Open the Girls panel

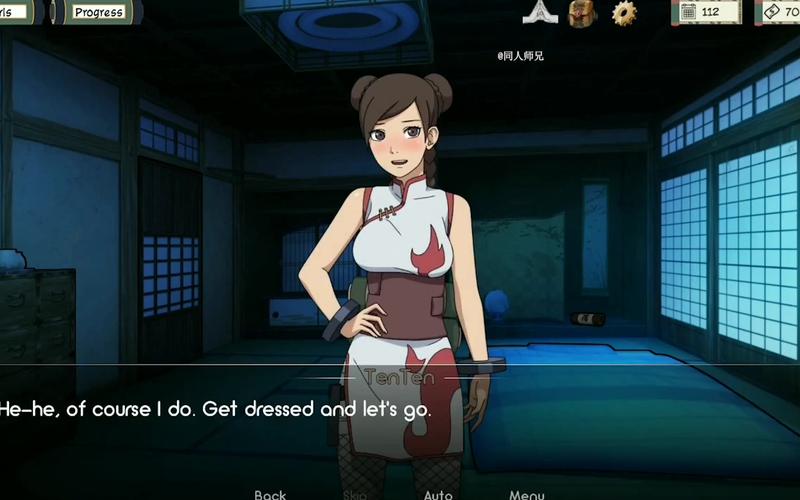click(x=15, y=12)
